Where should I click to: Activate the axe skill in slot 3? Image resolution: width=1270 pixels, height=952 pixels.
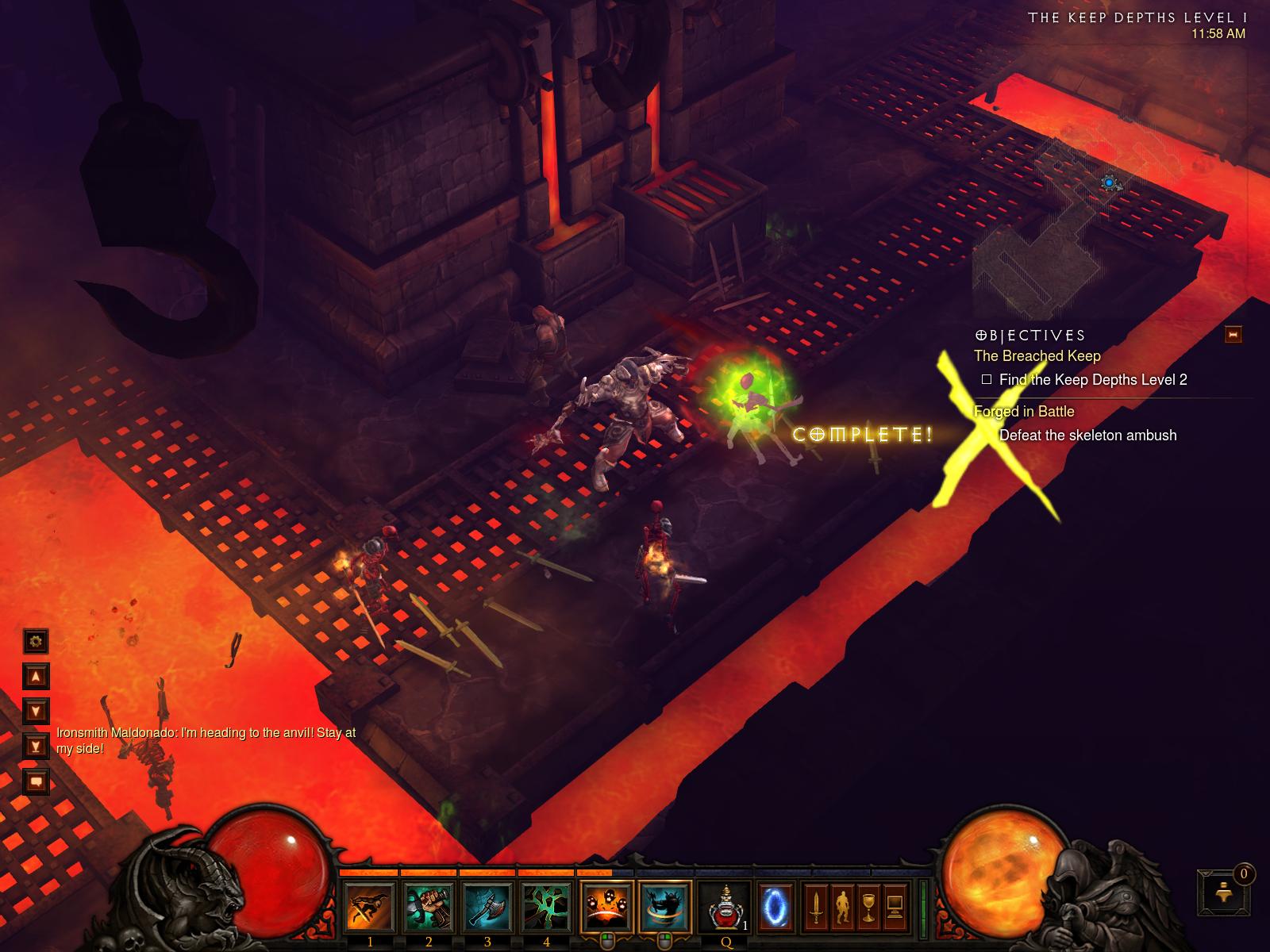487,907
